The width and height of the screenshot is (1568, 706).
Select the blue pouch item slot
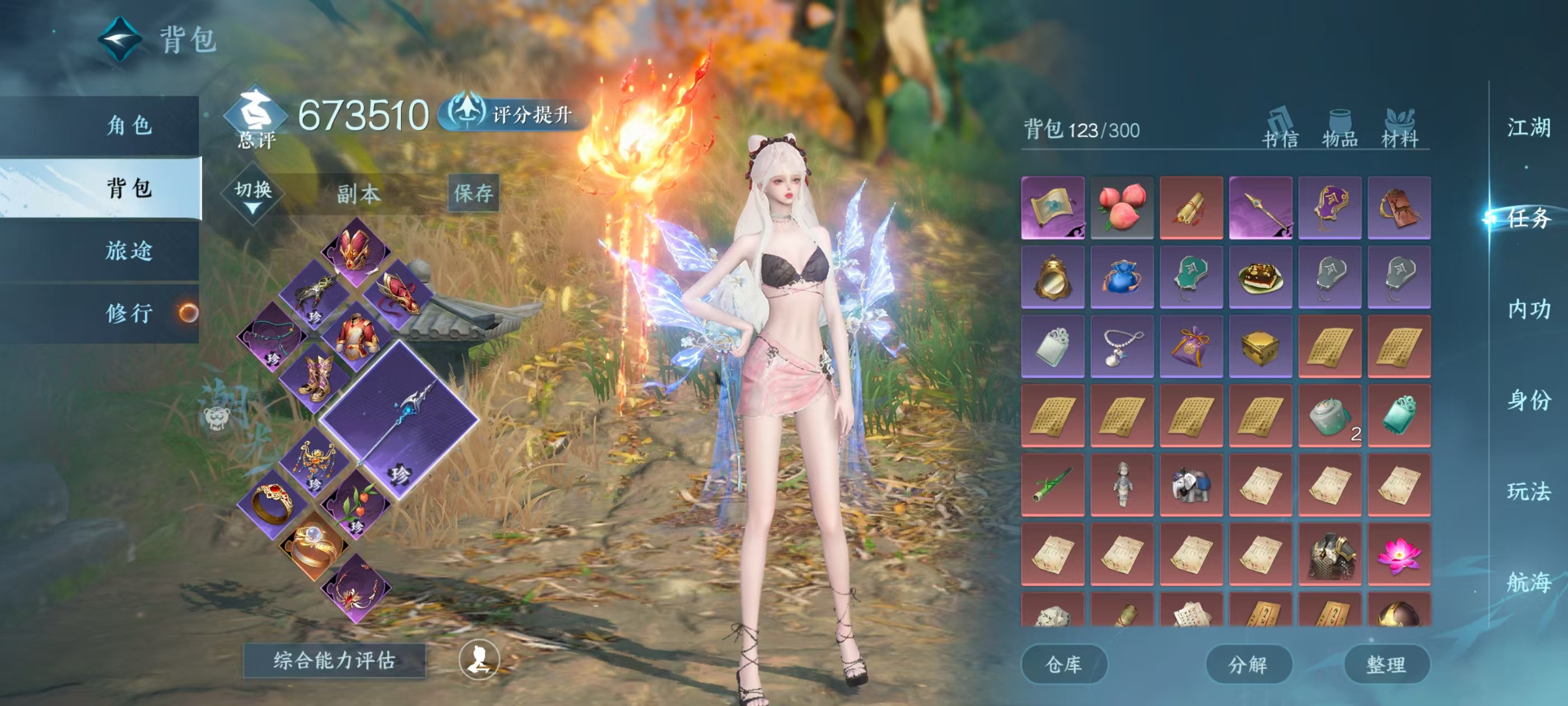pos(1122,277)
